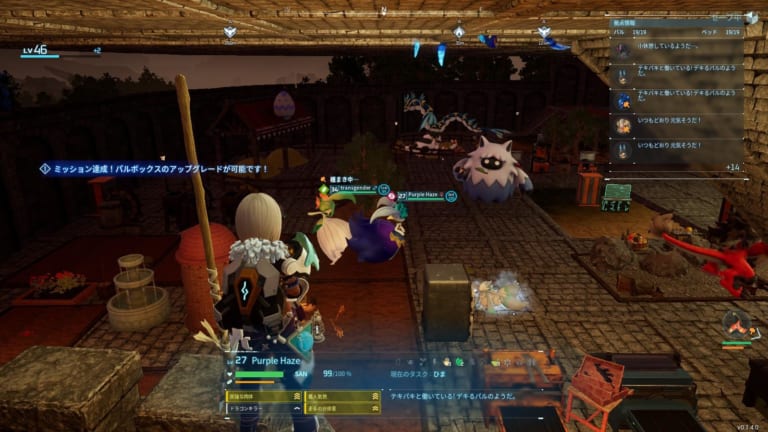The height and width of the screenshot is (432, 768).
Task: Expand the +14 more Pals indicator
Action: [x=732, y=167]
